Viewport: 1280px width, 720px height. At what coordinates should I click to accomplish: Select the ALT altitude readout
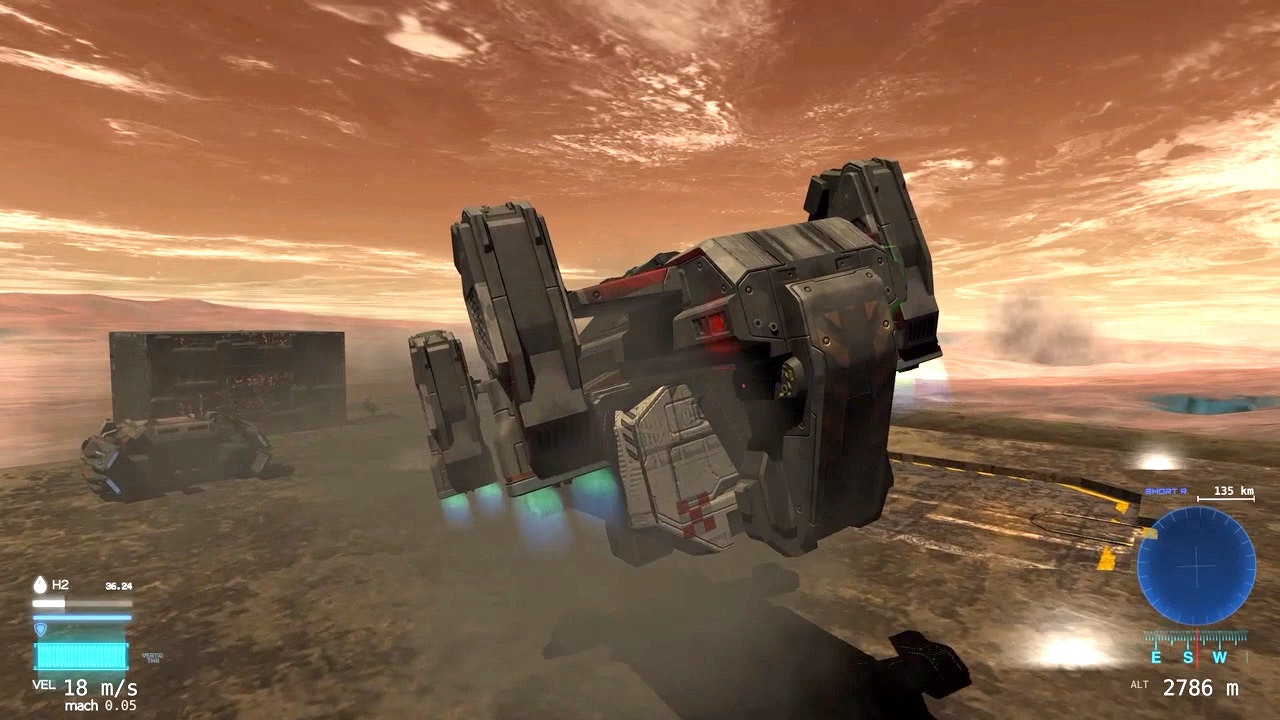1140,685
